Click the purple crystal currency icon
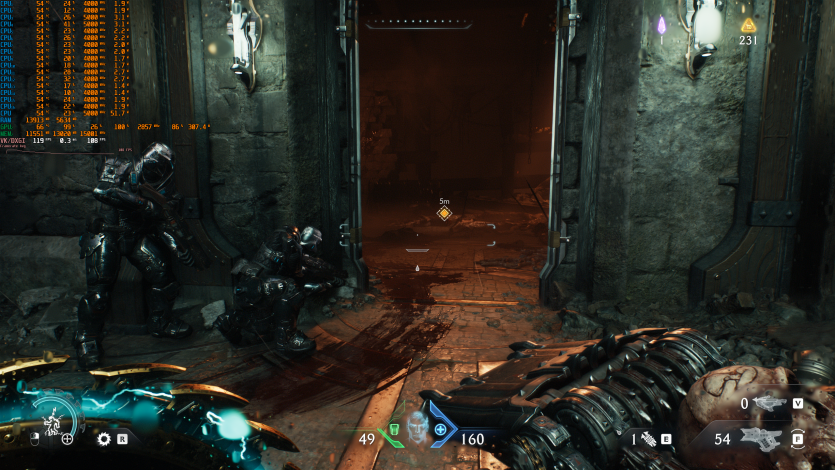This screenshot has width=835, height=470. [661, 25]
